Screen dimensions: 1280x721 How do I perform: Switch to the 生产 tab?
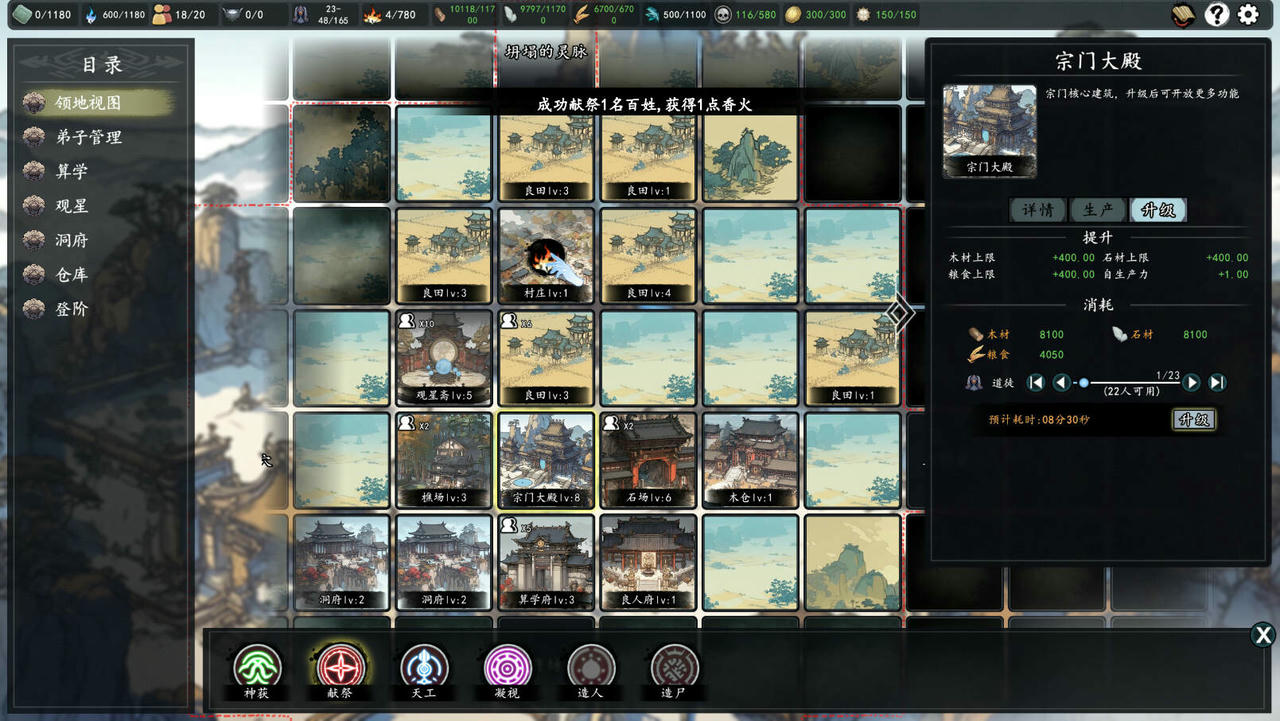(1098, 210)
